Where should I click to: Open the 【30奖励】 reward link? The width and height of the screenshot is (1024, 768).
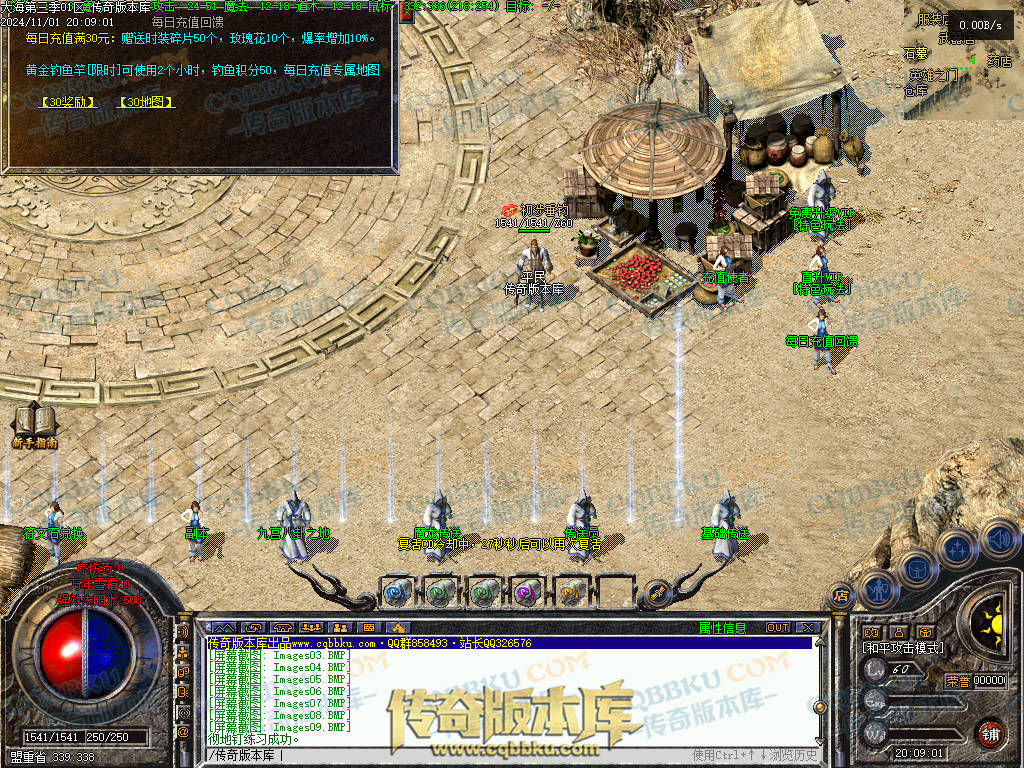[68, 102]
